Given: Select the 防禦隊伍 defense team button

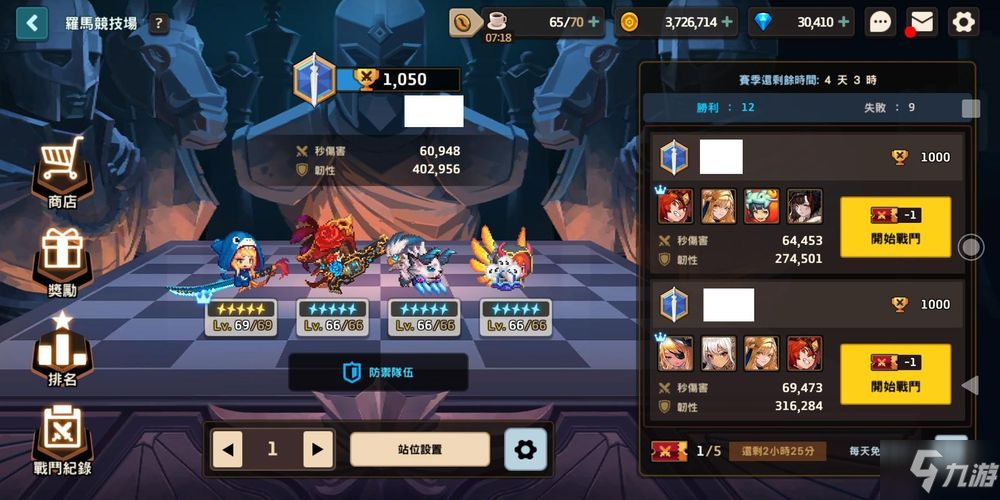Looking at the screenshot, I should [x=378, y=373].
